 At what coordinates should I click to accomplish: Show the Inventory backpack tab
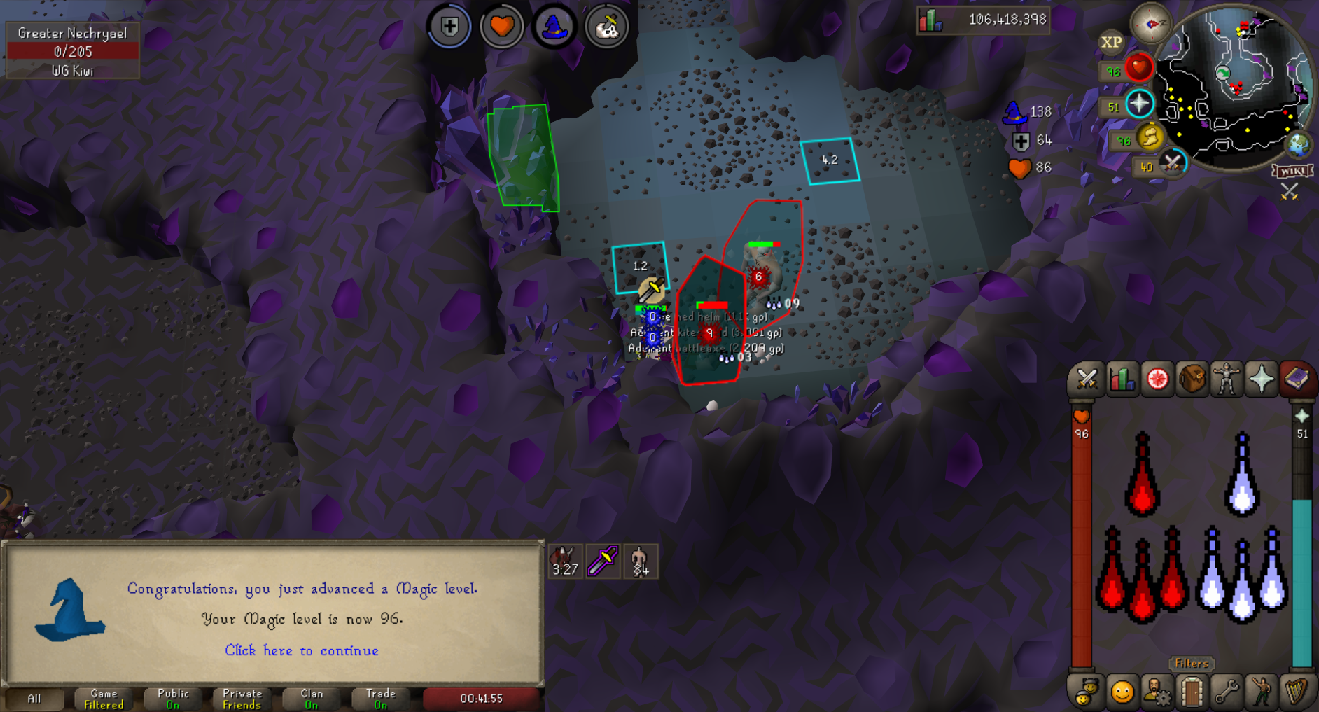click(1192, 379)
